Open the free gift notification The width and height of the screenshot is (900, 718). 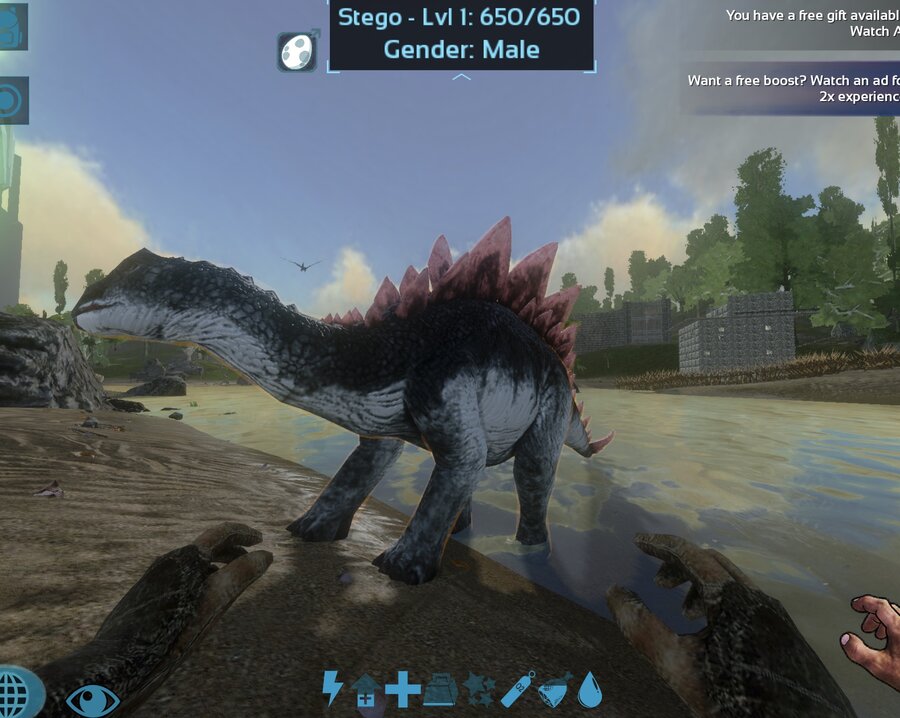tap(810, 23)
